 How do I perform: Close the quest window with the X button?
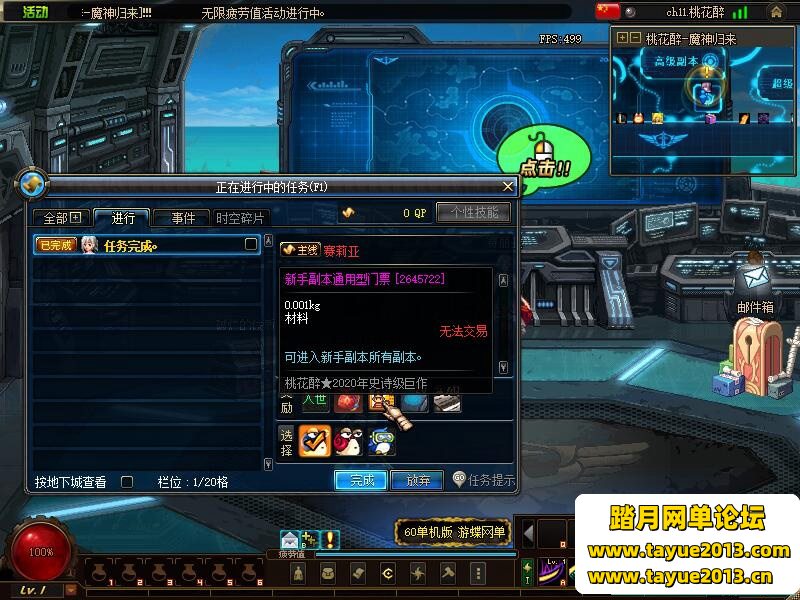pyautogui.click(x=508, y=186)
